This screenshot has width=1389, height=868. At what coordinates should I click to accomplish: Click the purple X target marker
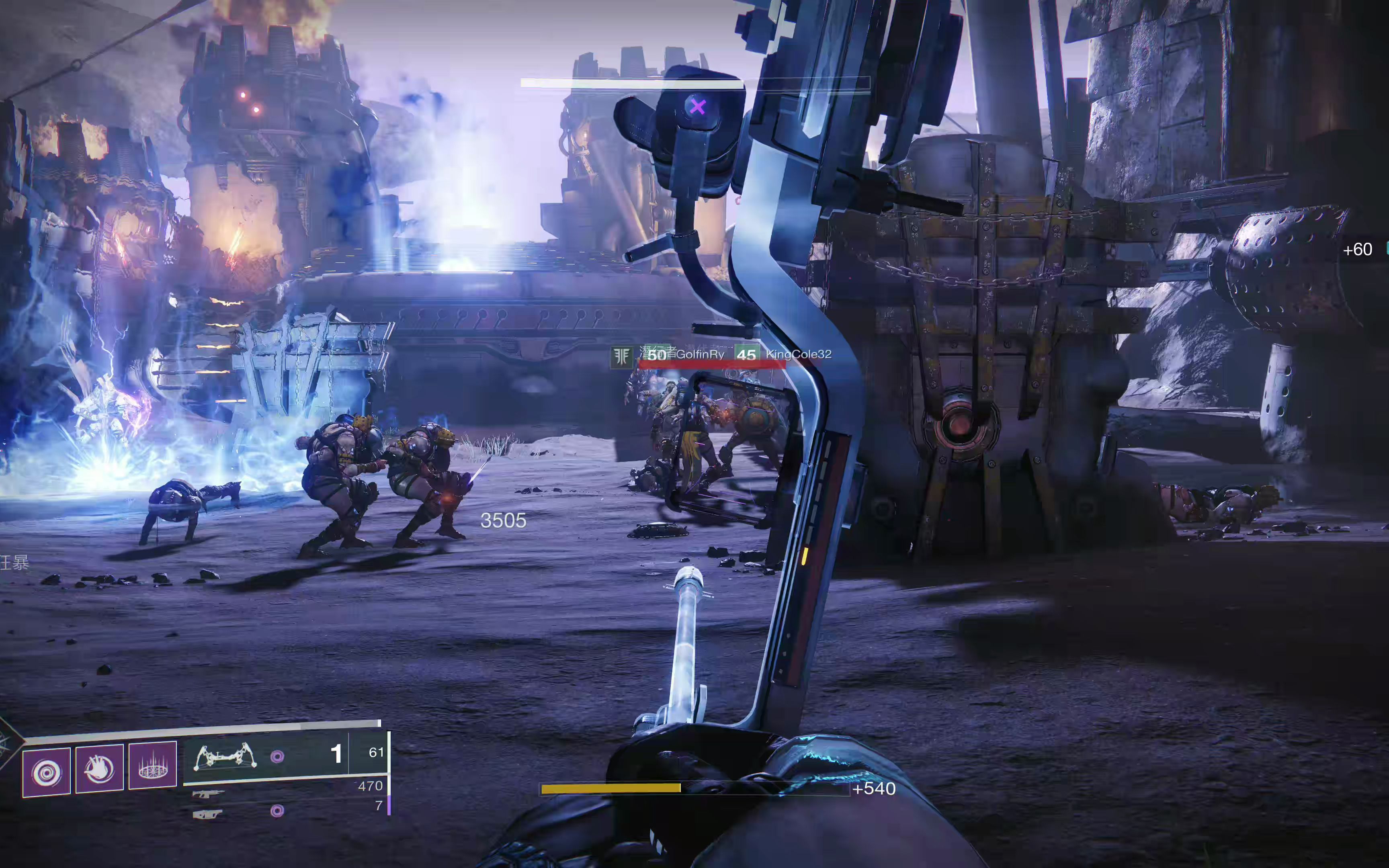697,107
